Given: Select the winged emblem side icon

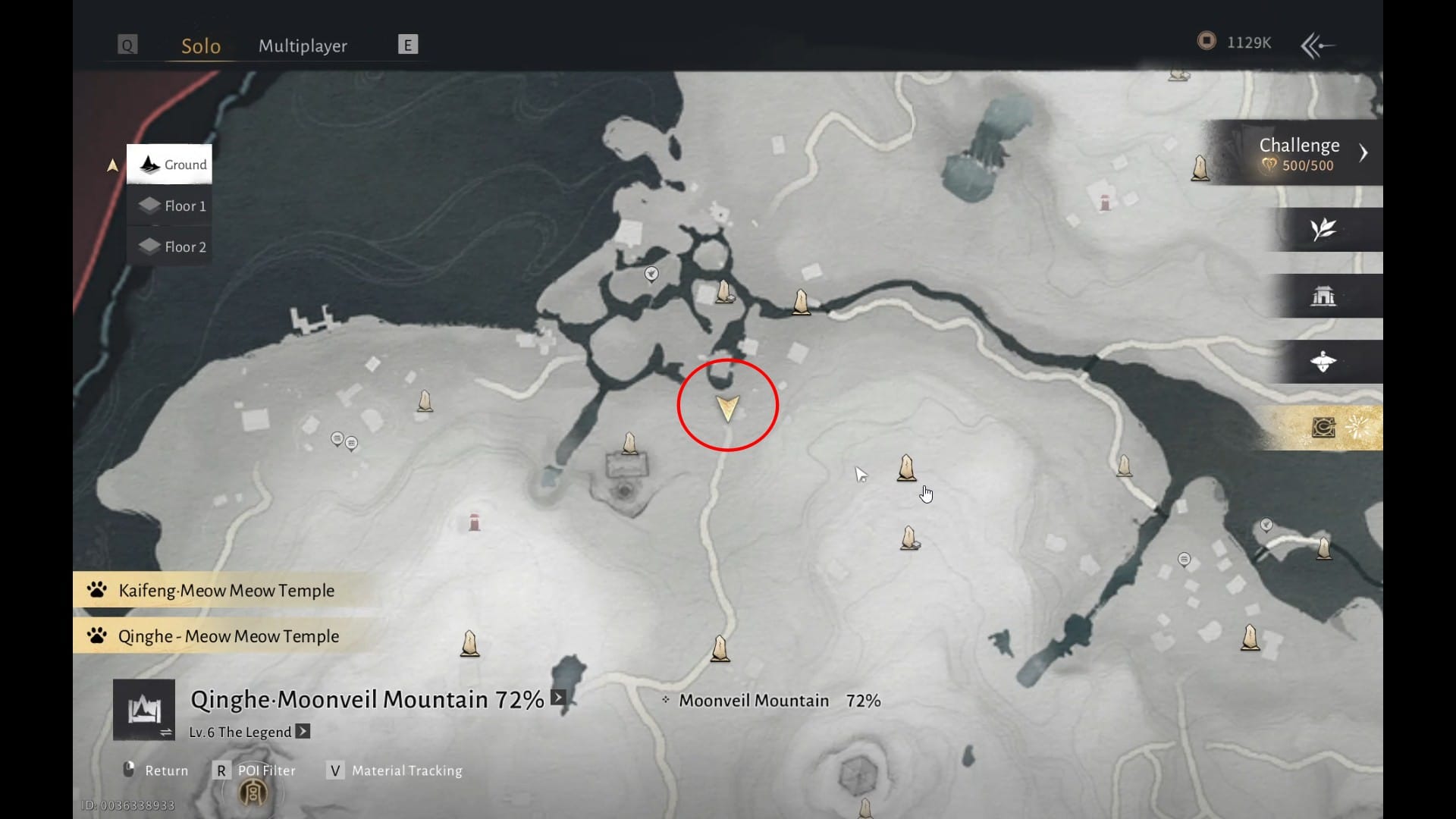Looking at the screenshot, I should tap(1323, 362).
